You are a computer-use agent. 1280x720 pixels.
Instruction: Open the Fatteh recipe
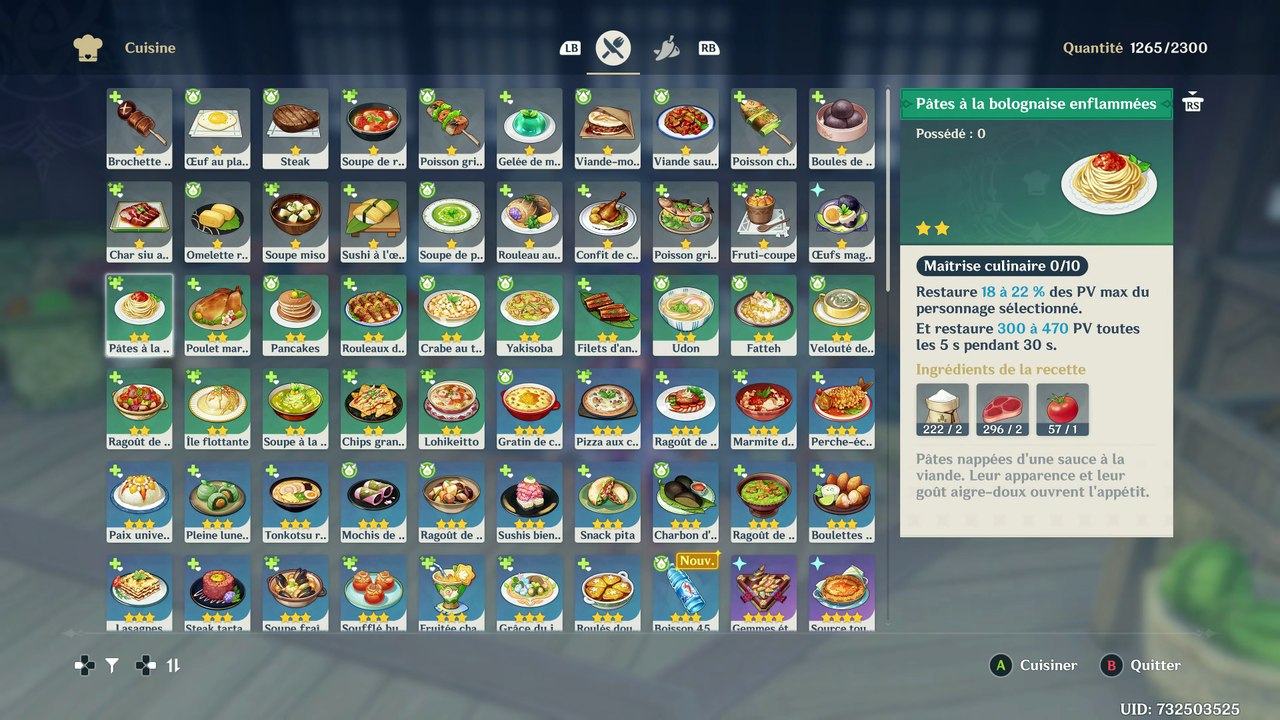[x=763, y=315]
